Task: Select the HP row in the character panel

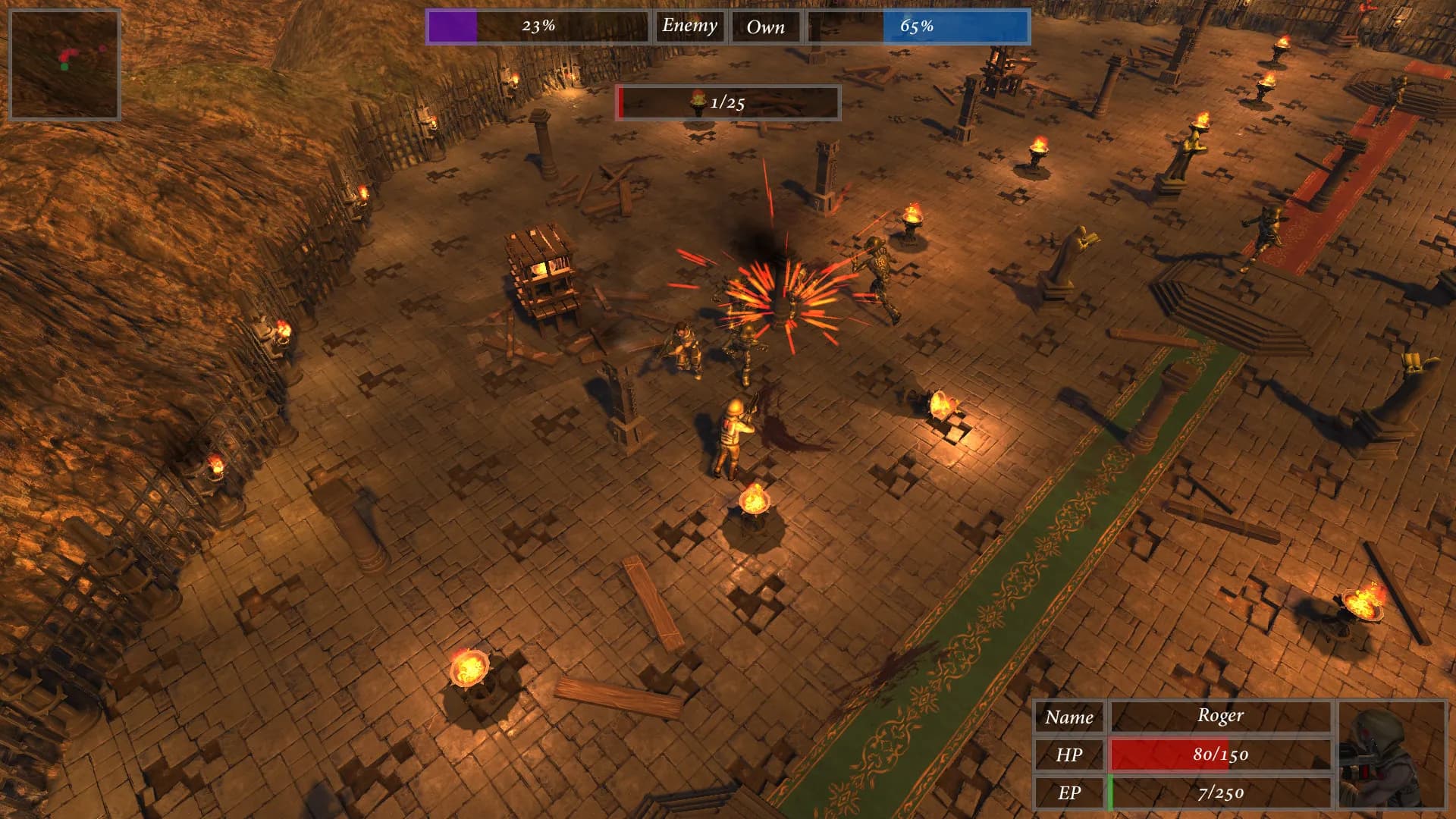Action: click(x=1070, y=755)
